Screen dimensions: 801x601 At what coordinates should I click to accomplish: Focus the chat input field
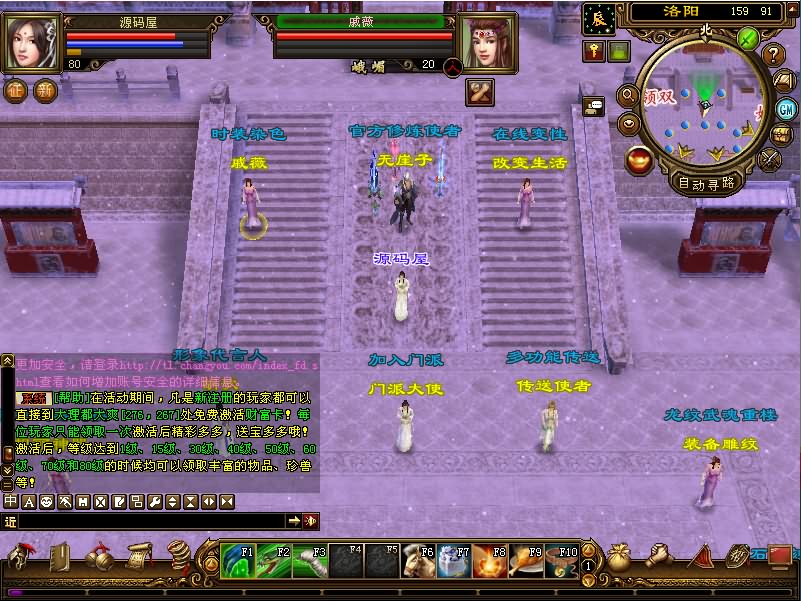(x=150, y=521)
